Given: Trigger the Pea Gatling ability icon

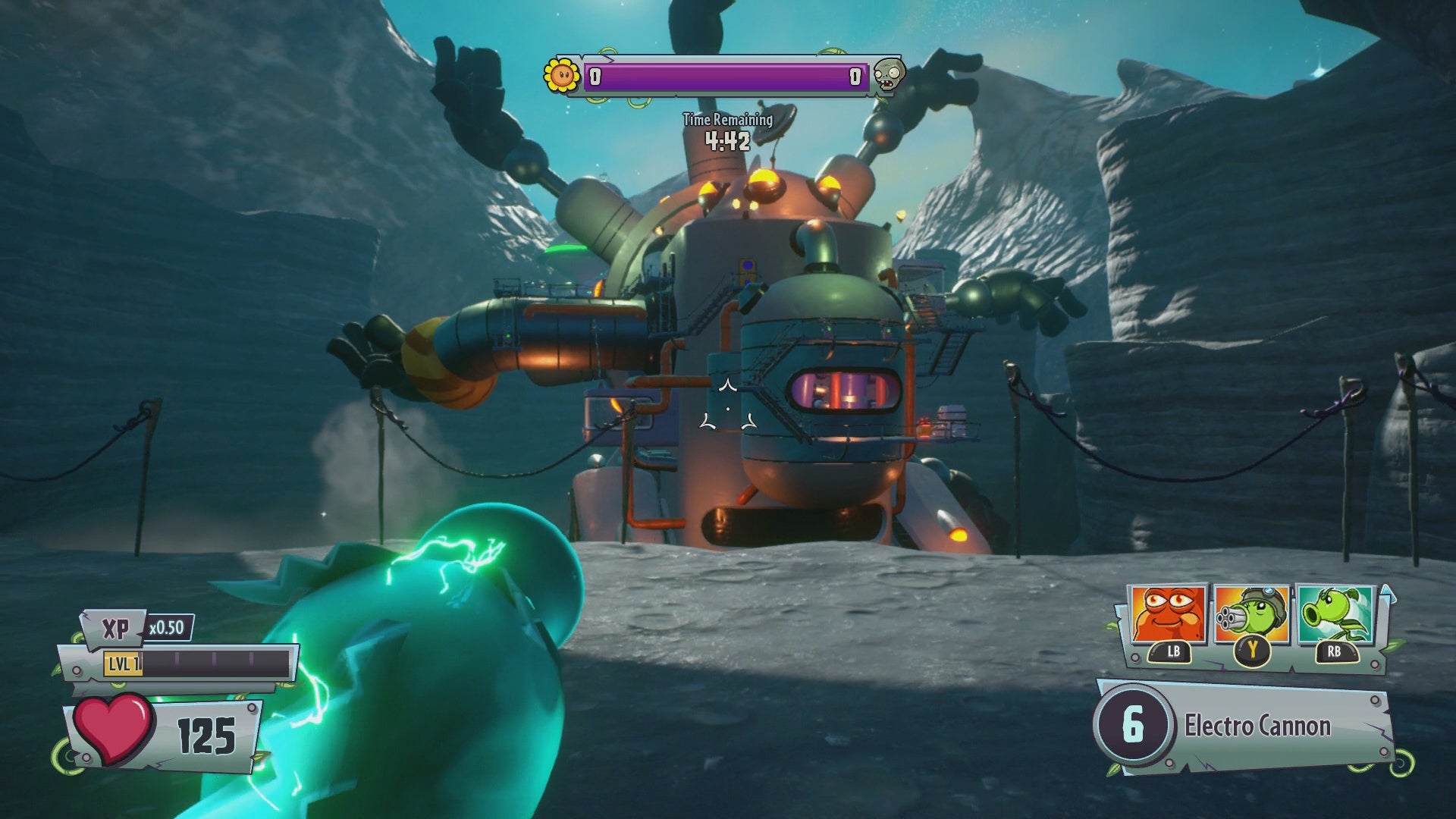Looking at the screenshot, I should pos(1252,615).
